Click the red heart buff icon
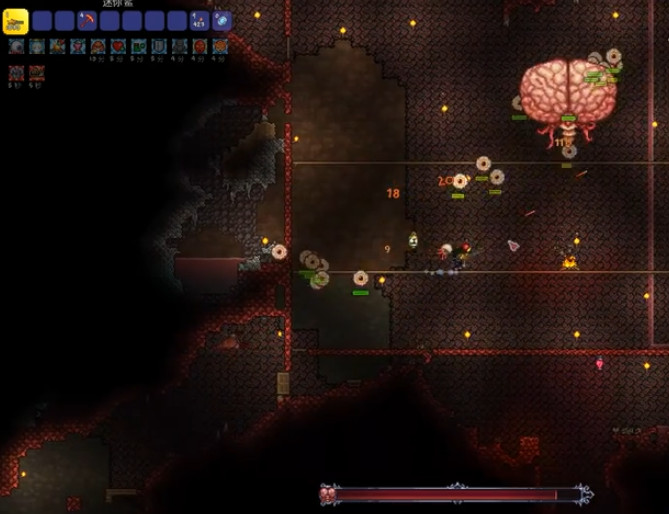Screen dimensions: 669x514 point(118,46)
